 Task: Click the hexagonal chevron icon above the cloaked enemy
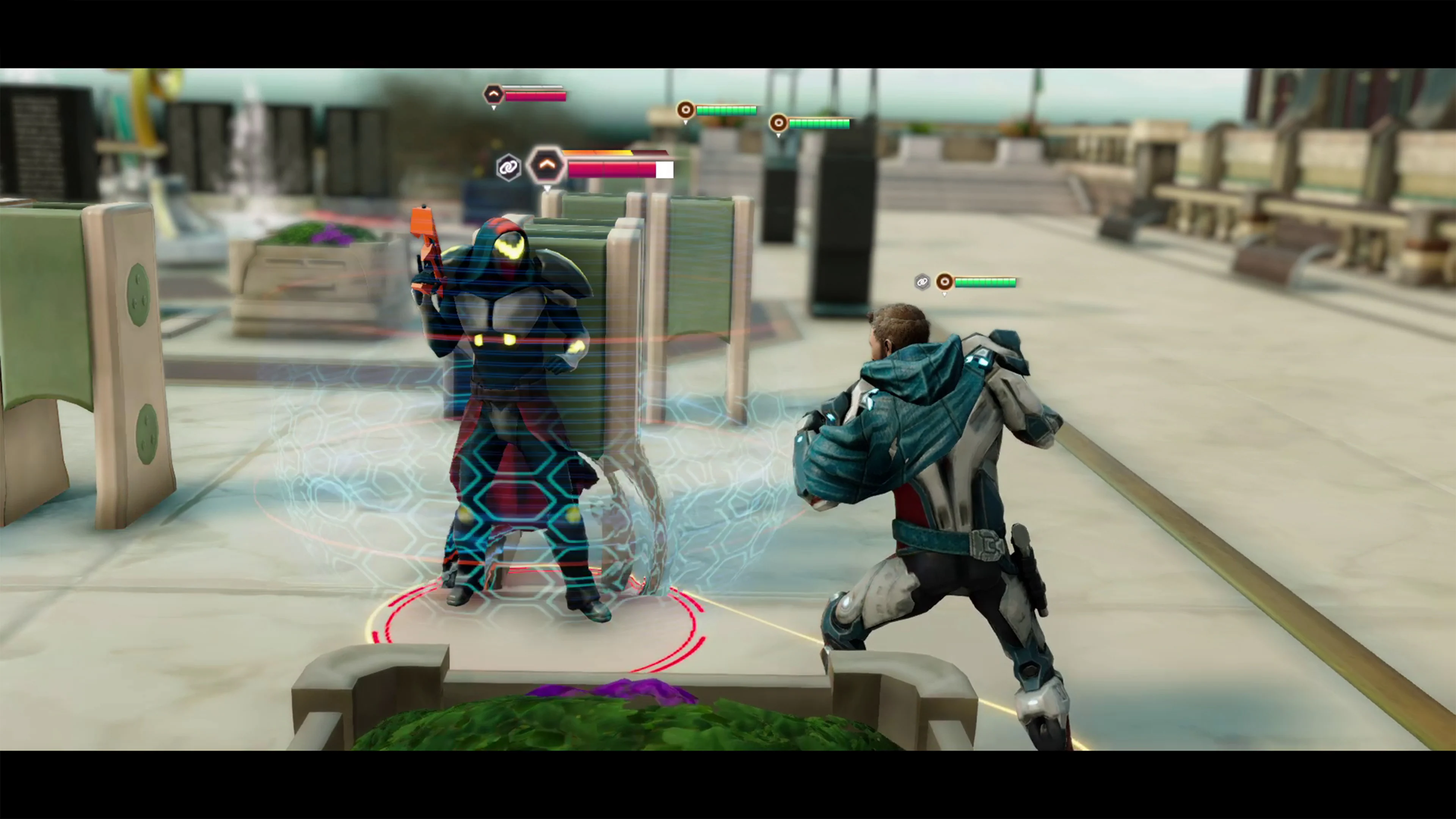coord(547,166)
